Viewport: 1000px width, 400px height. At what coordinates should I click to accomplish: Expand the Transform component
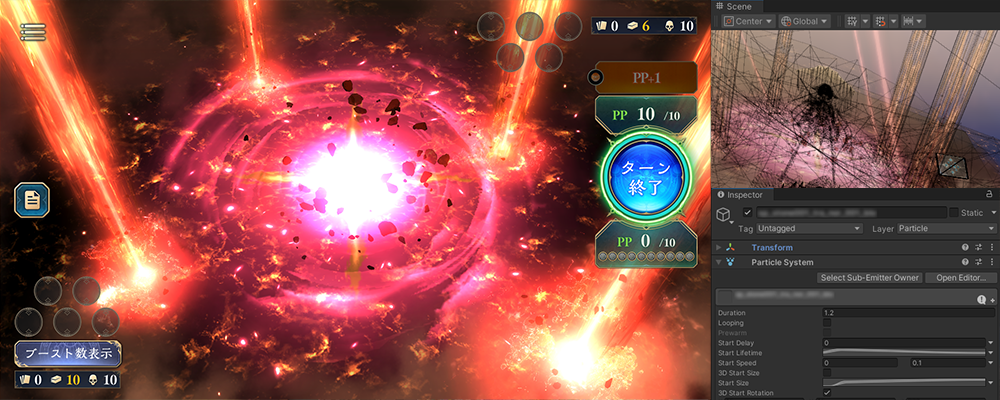pyautogui.click(x=719, y=247)
